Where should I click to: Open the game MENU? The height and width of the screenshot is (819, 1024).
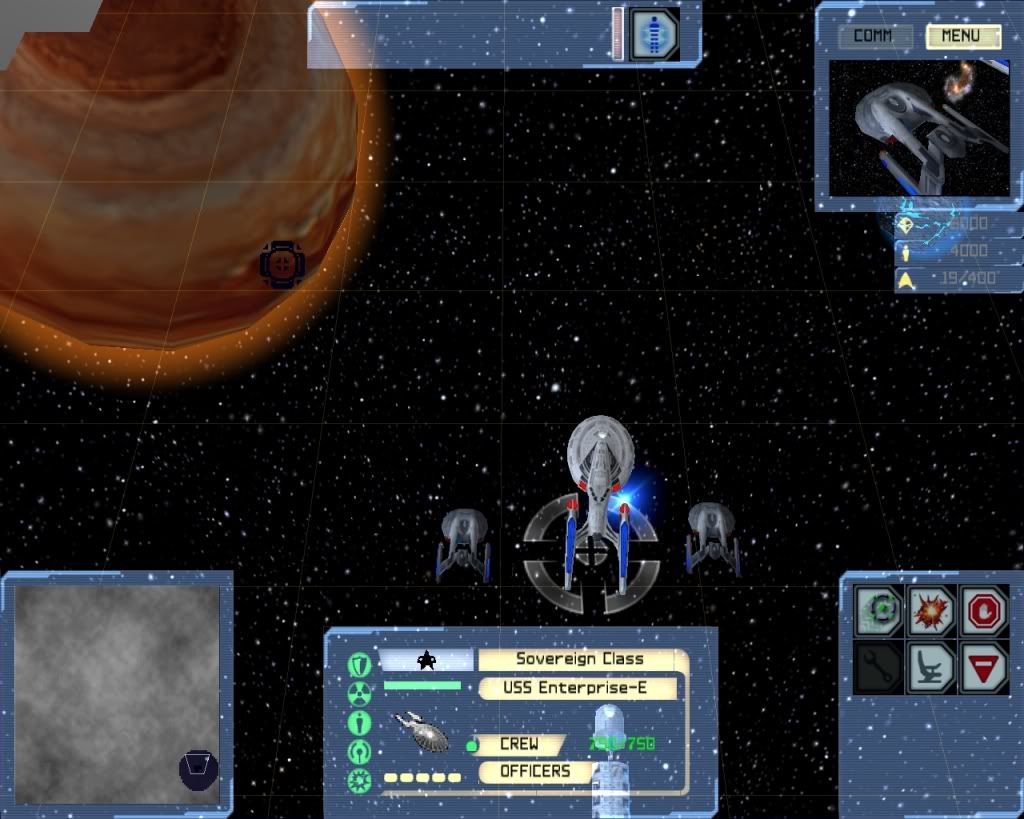962,37
